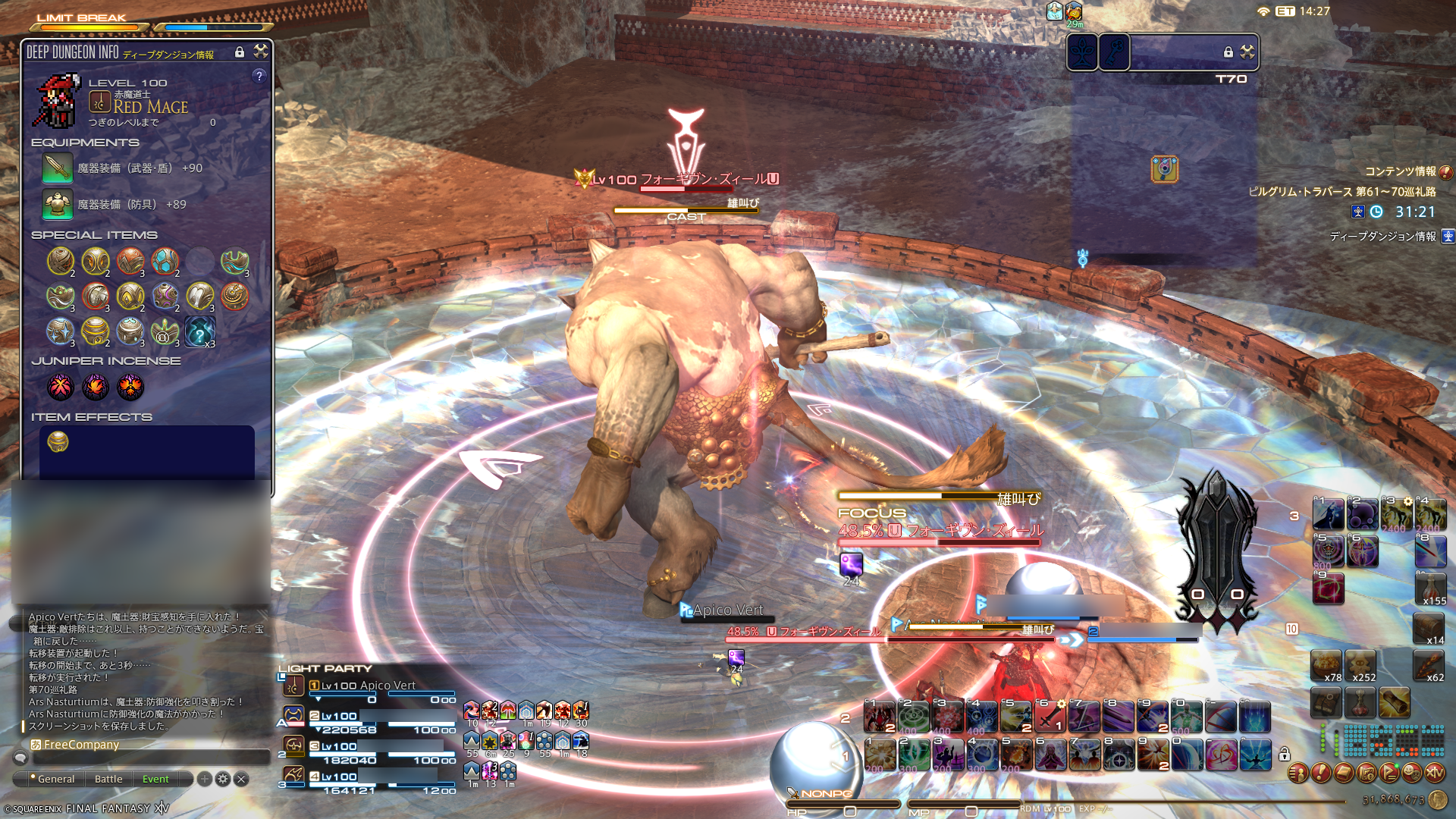Open the chat channel speech bubble button
The width and height of the screenshot is (1456, 819).
coord(20,758)
